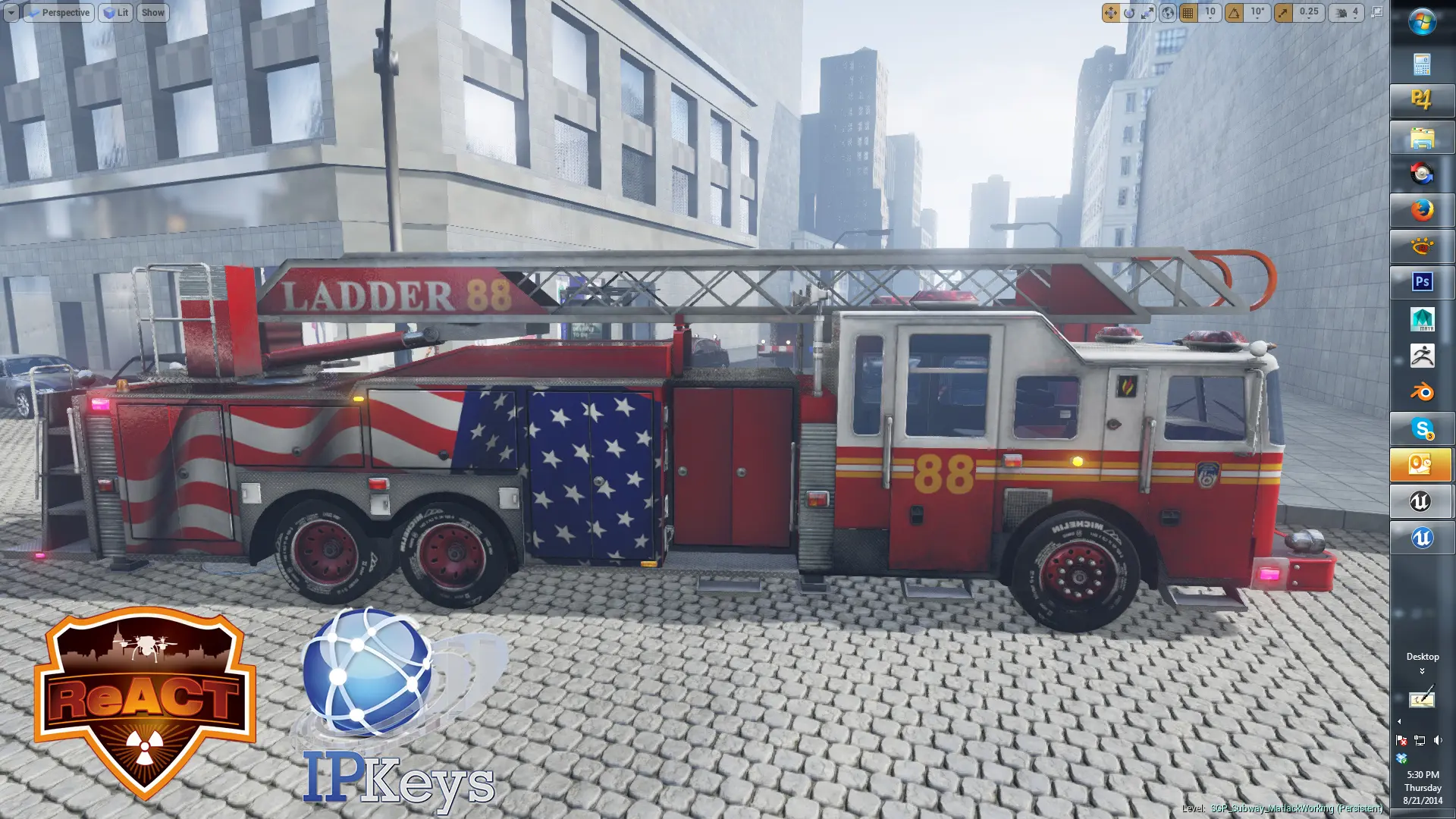Open the 0.25 scale snap dropdown
The height and width of the screenshot is (819, 1456).
pyautogui.click(x=1309, y=13)
